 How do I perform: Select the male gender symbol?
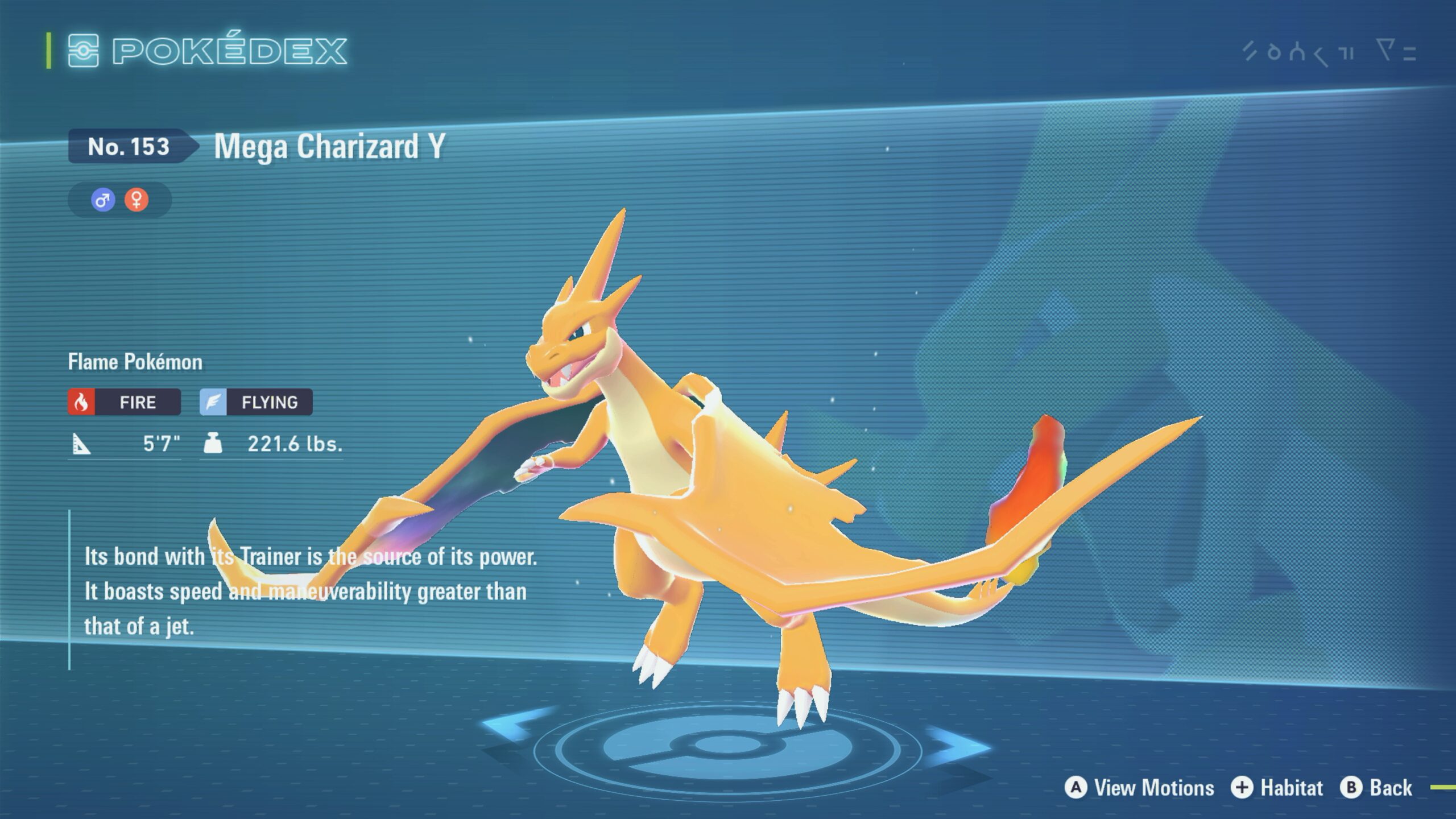click(103, 200)
